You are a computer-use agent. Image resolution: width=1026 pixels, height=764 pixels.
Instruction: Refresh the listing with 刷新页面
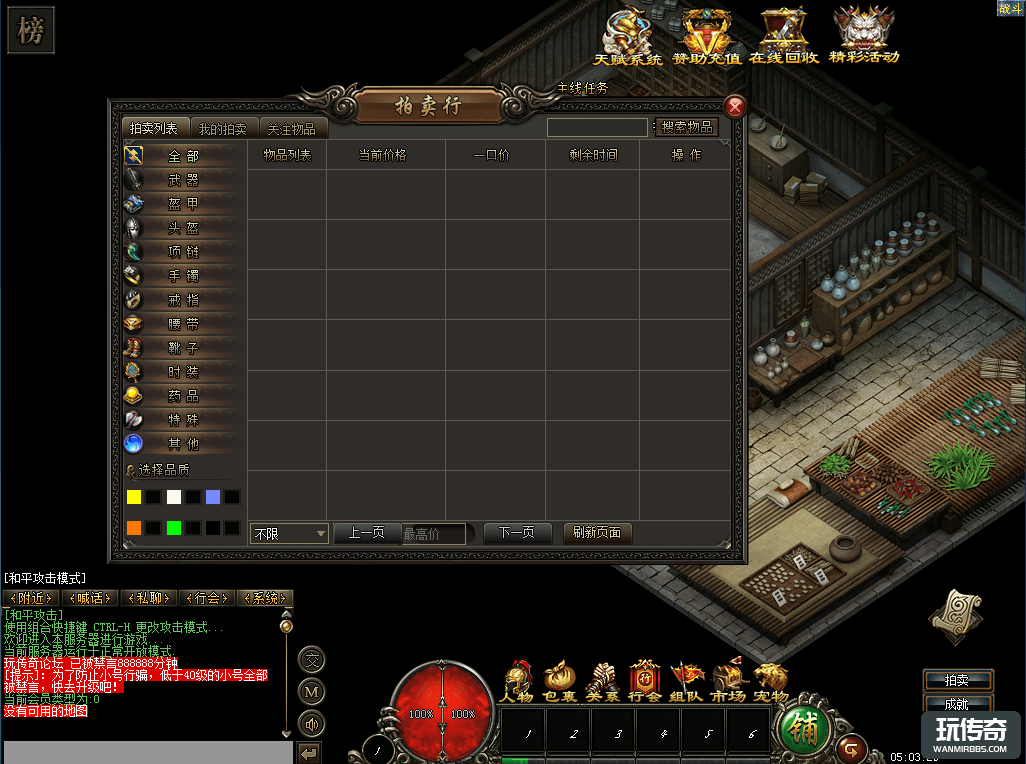[x=597, y=533]
